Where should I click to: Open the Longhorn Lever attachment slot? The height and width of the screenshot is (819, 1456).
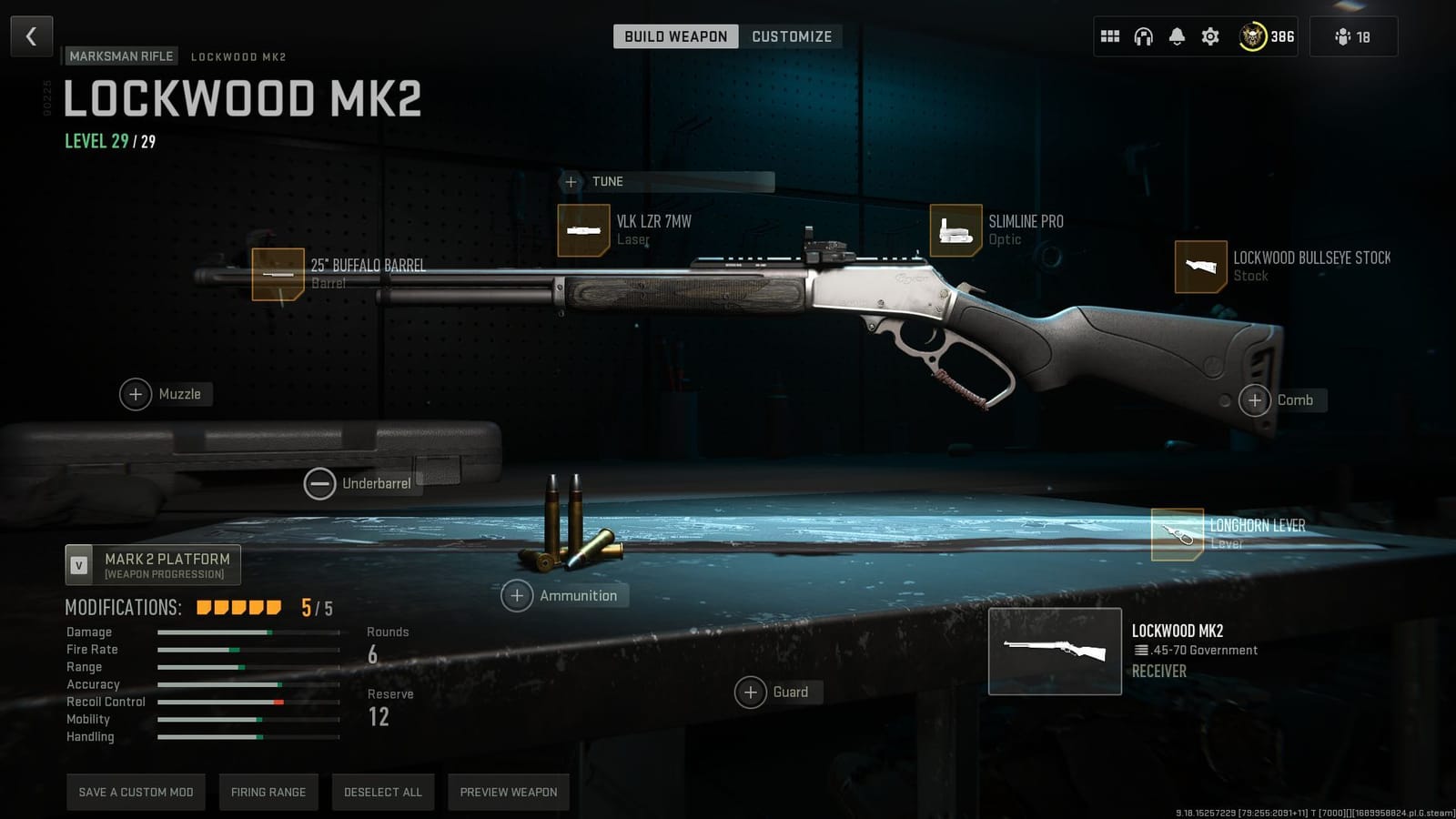pyautogui.click(x=1178, y=533)
